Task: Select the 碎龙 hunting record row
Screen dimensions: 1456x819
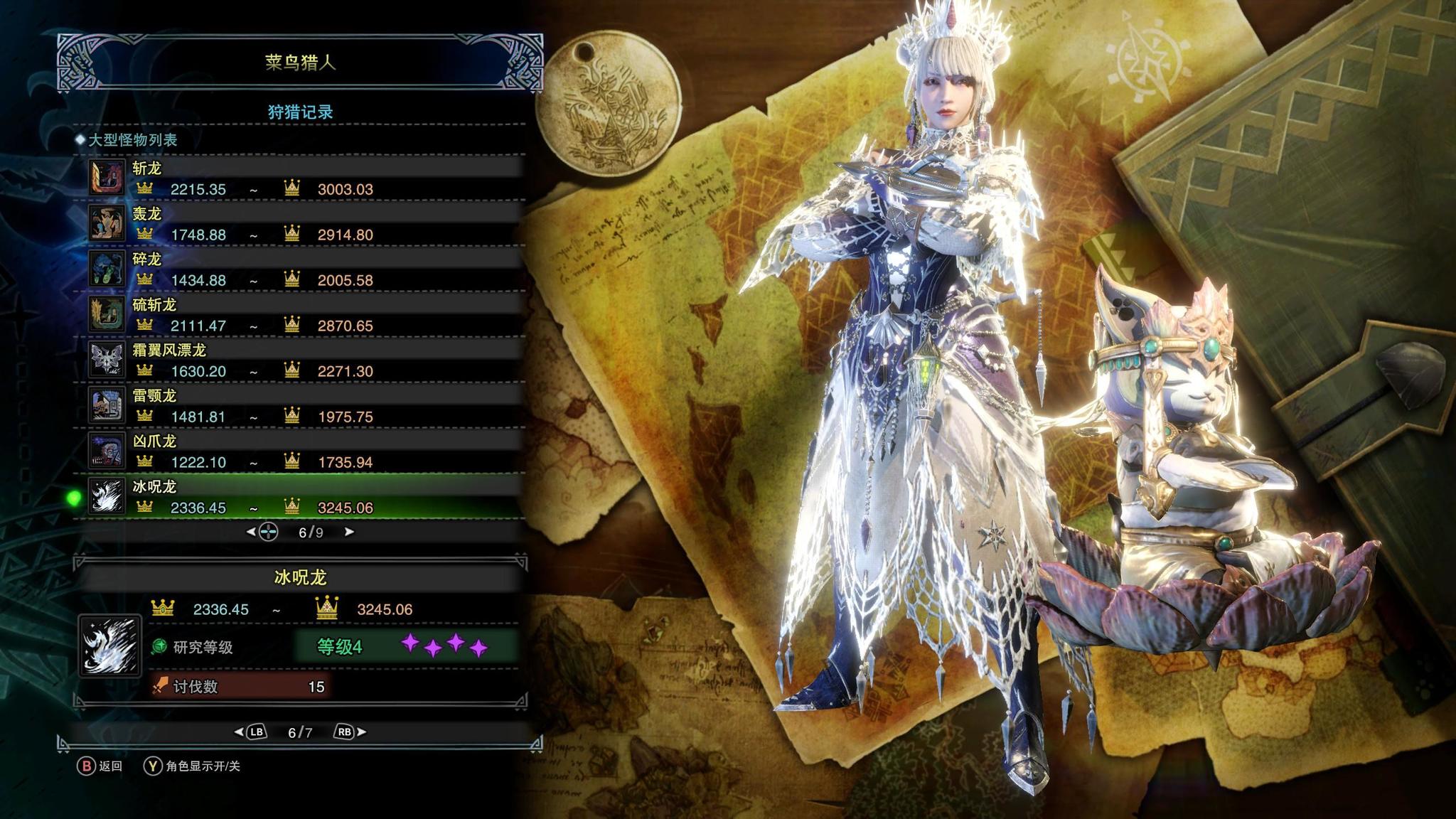Action: (306, 269)
